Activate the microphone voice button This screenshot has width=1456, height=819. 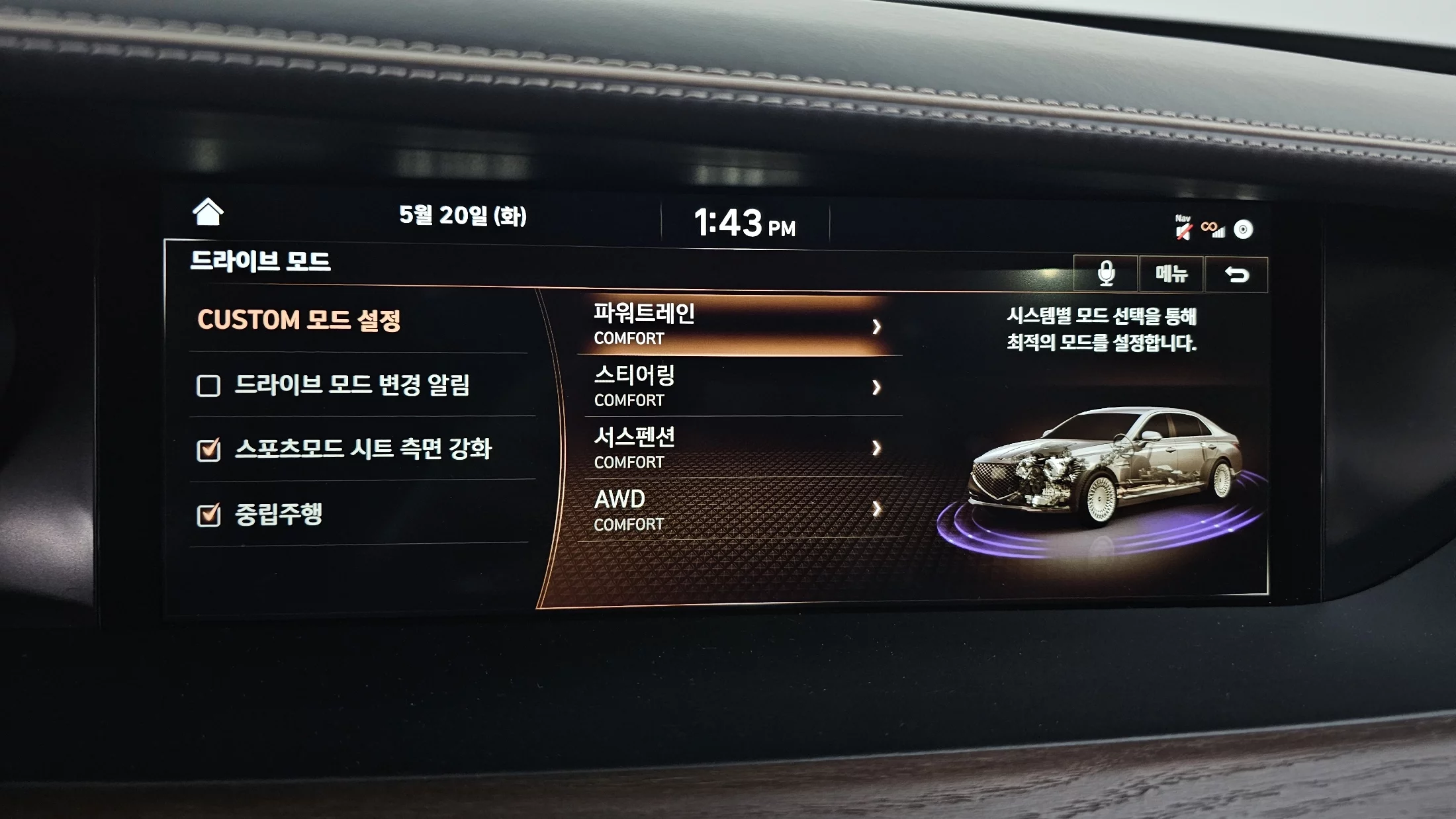(x=1105, y=273)
